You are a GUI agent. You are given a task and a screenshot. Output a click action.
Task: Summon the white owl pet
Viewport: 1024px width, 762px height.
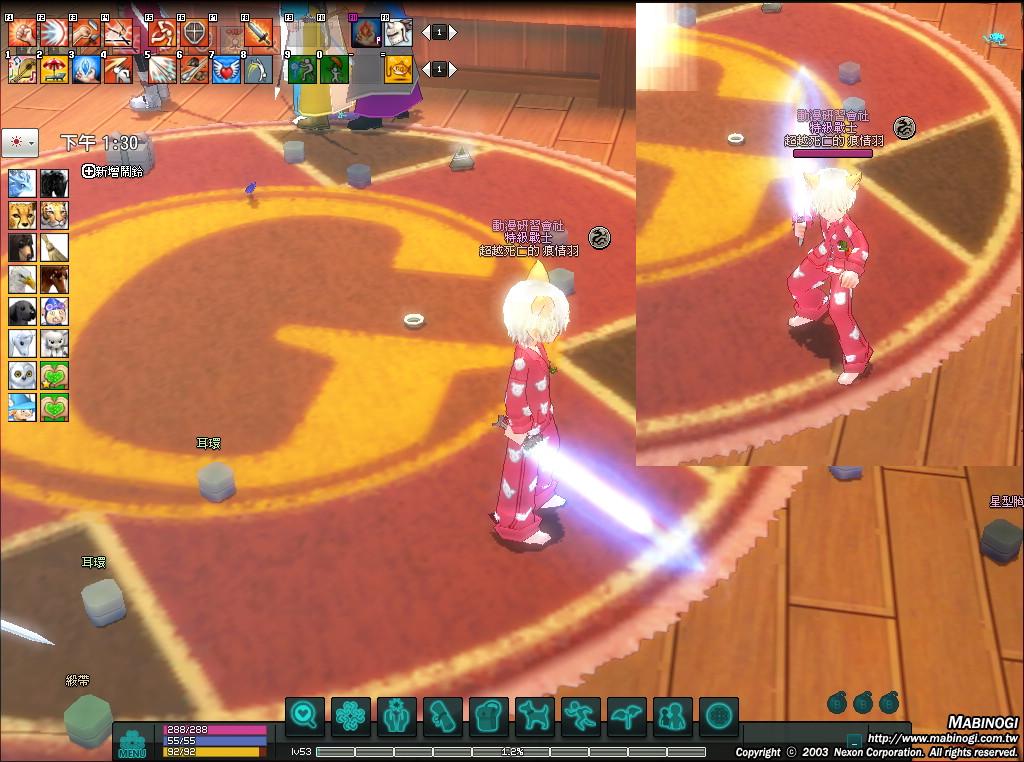pyautogui.click(x=22, y=375)
